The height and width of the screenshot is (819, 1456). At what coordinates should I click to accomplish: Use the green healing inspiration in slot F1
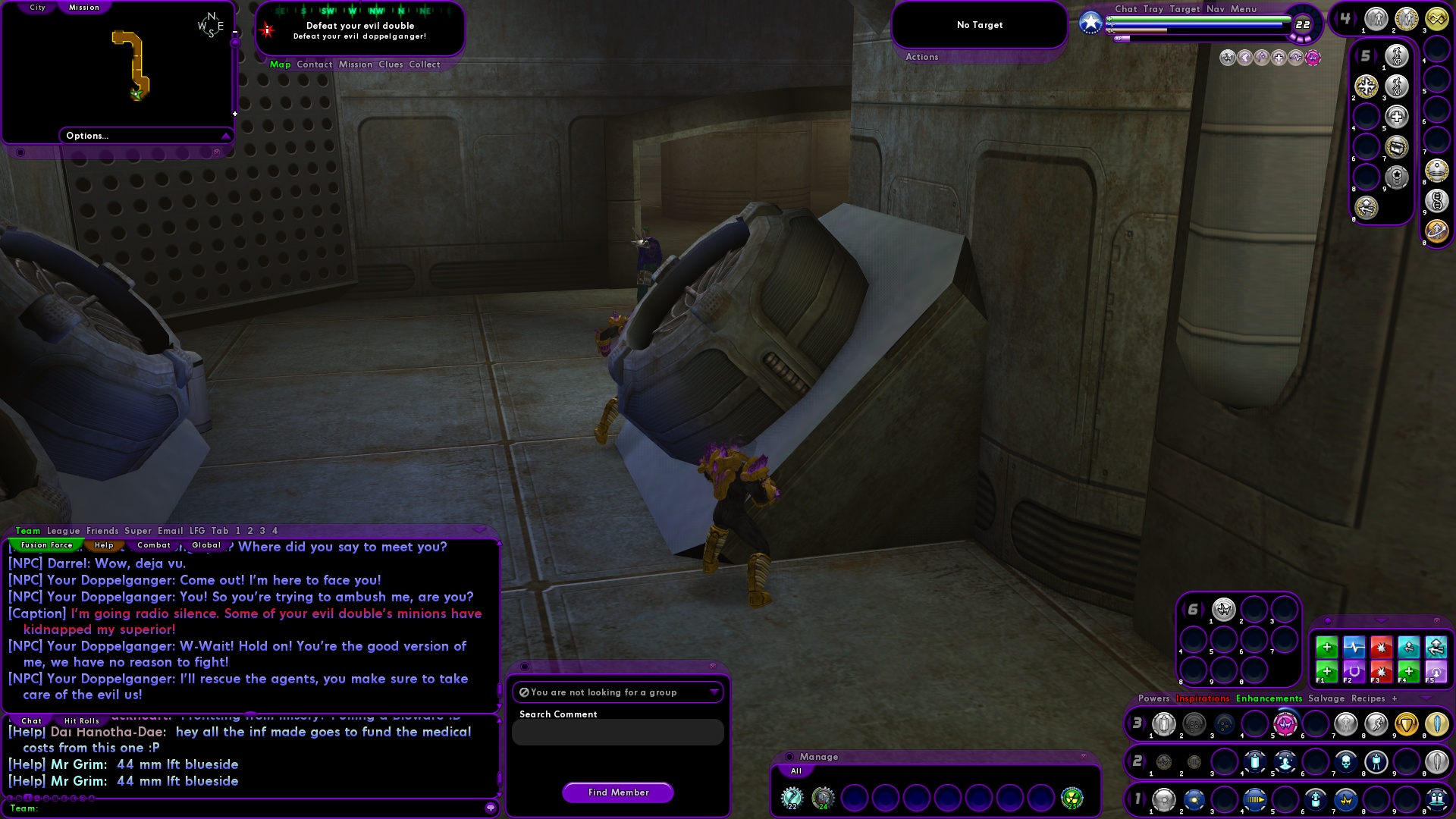1327,672
